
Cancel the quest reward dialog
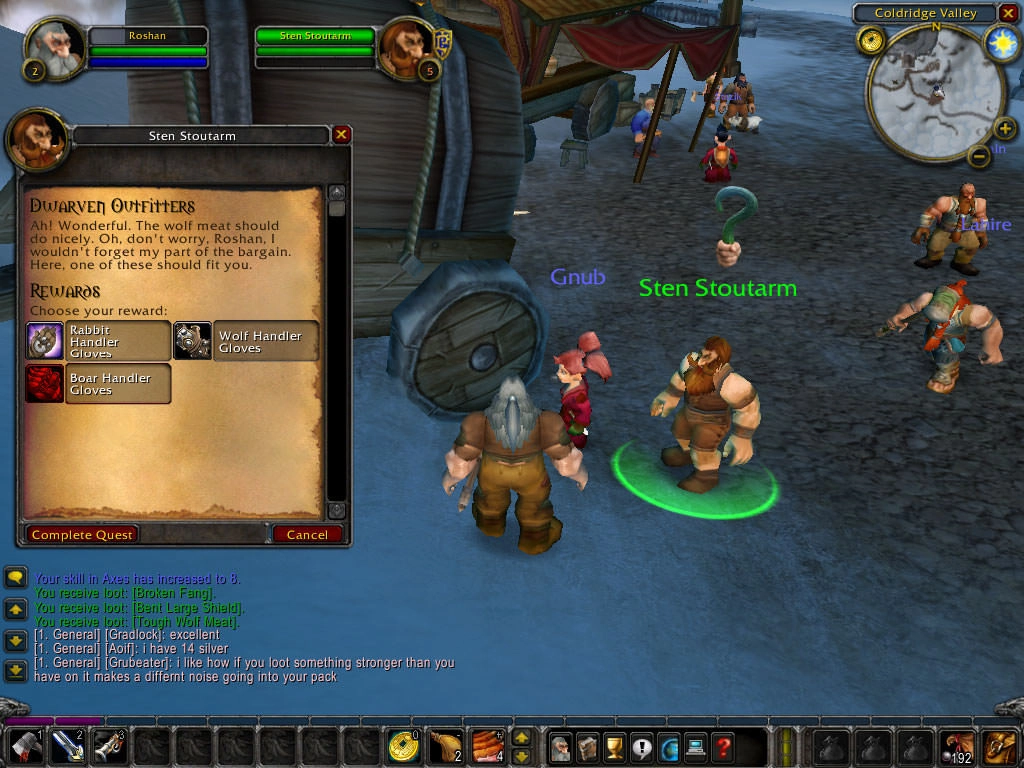(307, 535)
